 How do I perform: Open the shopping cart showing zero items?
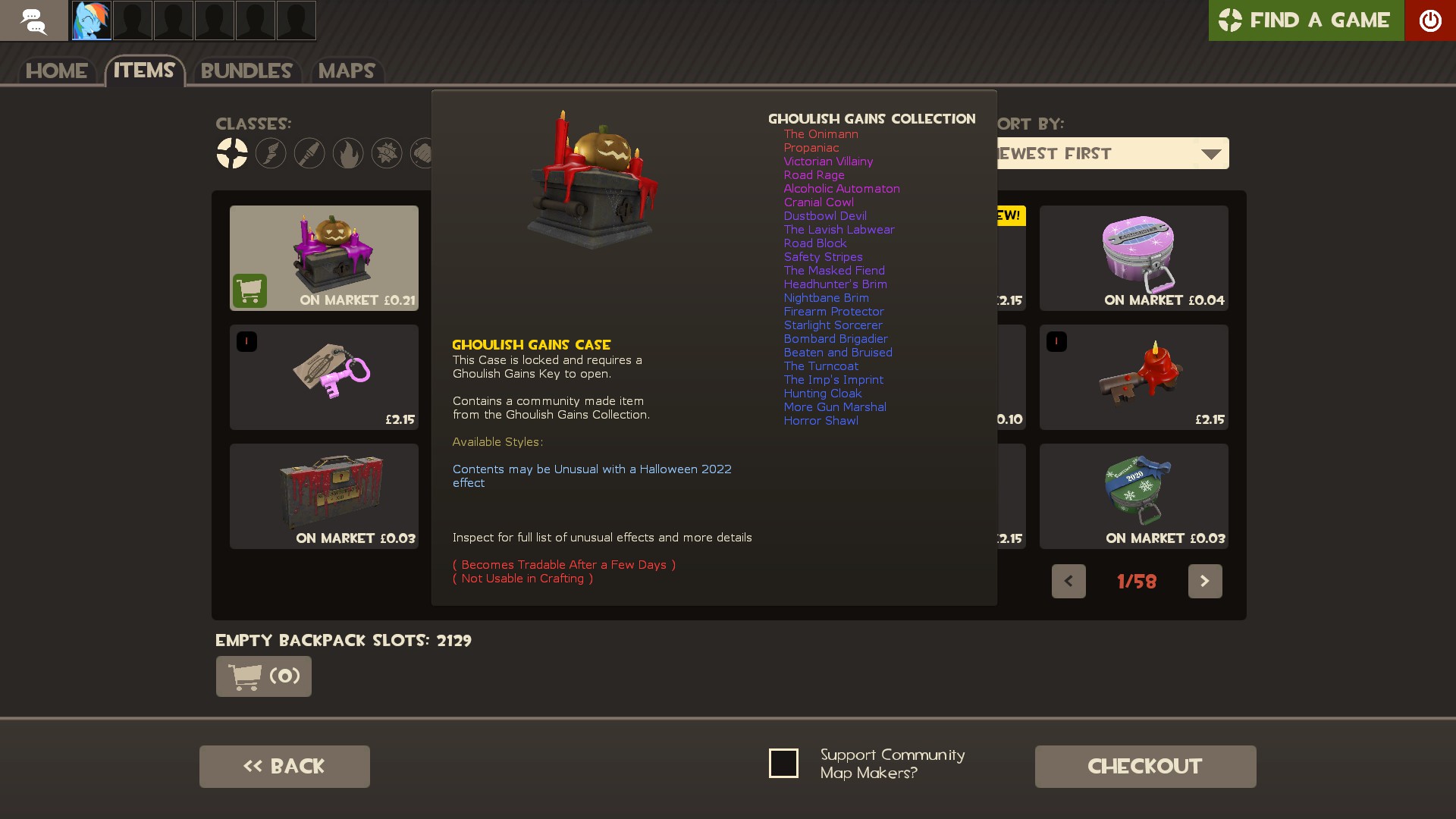click(x=263, y=676)
